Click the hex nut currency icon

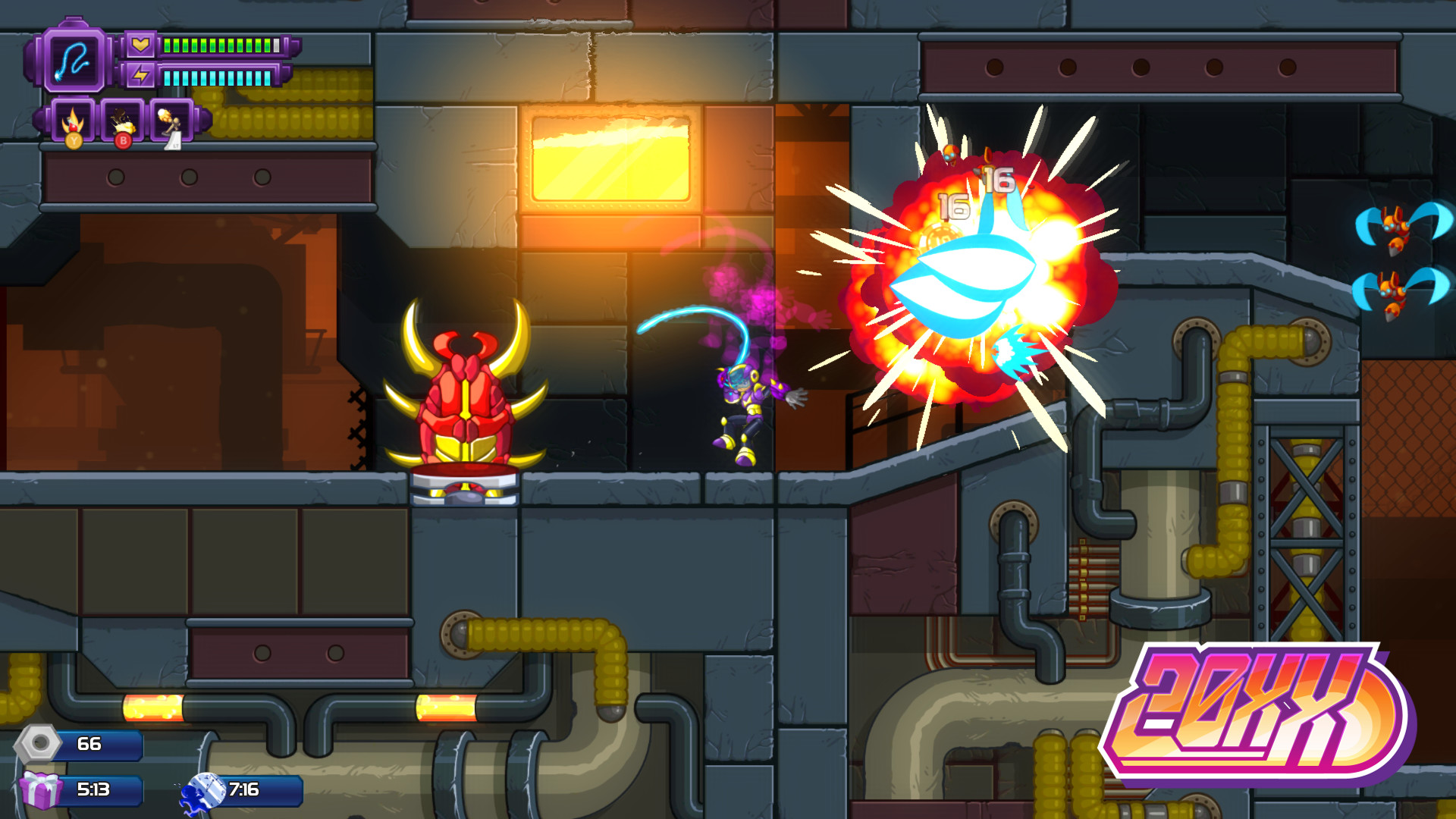tap(39, 745)
